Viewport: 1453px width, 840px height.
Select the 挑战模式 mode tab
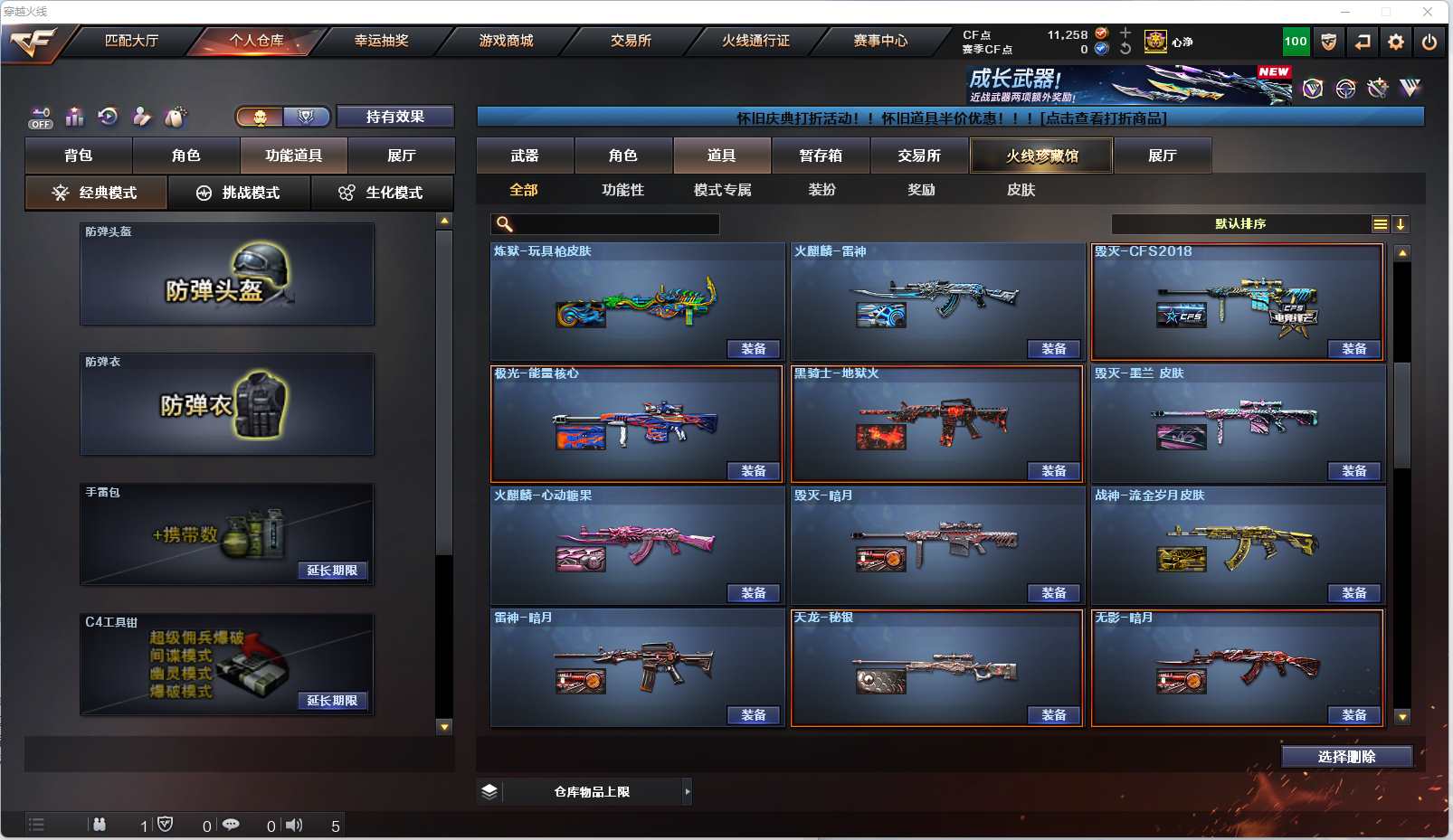(x=239, y=193)
